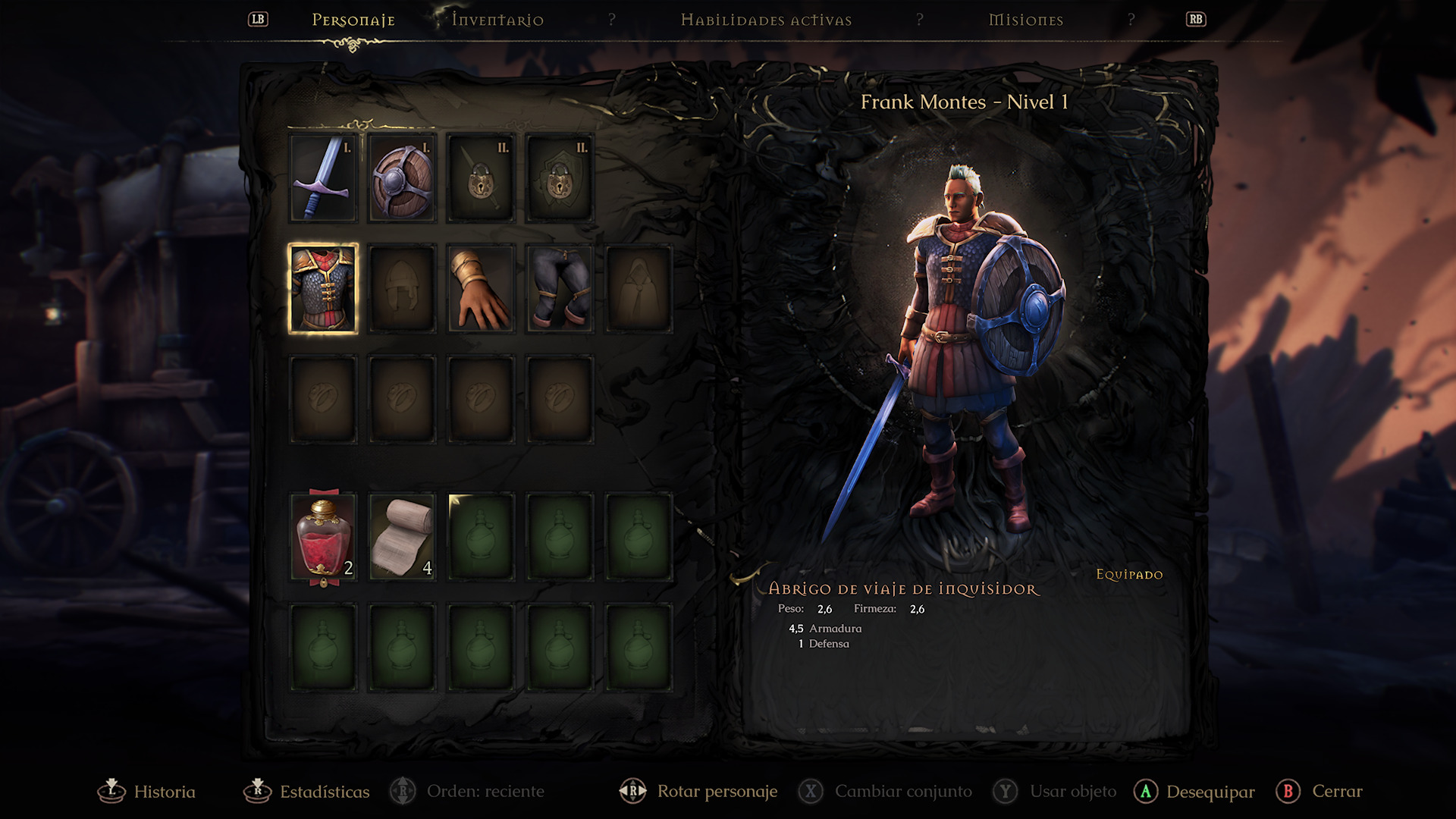The width and height of the screenshot is (1456, 819).
Task: Unequip item with Desequipar
Action: (x=1195, y=792)
